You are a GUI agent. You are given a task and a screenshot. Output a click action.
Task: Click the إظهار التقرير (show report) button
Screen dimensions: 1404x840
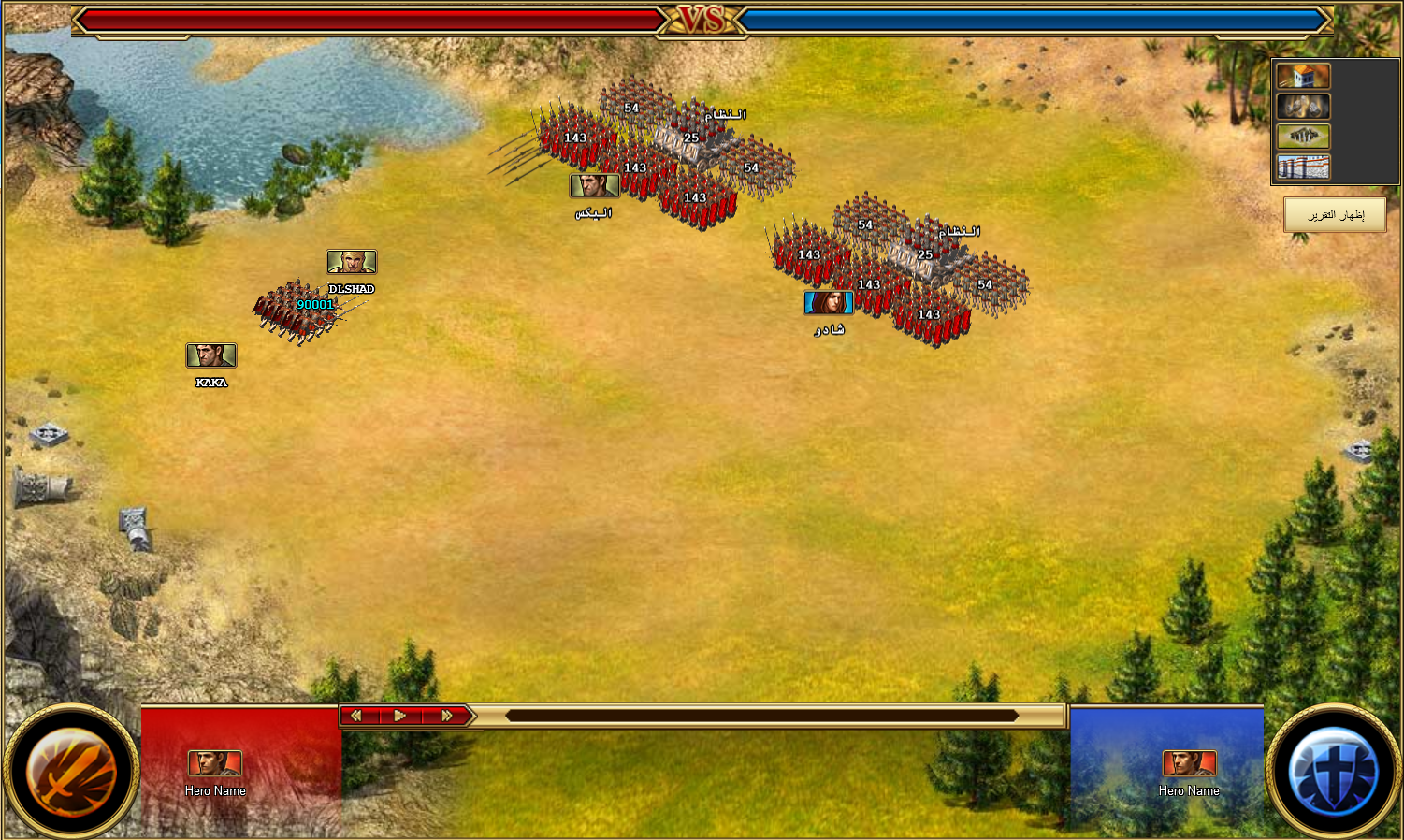(1335, 215)
